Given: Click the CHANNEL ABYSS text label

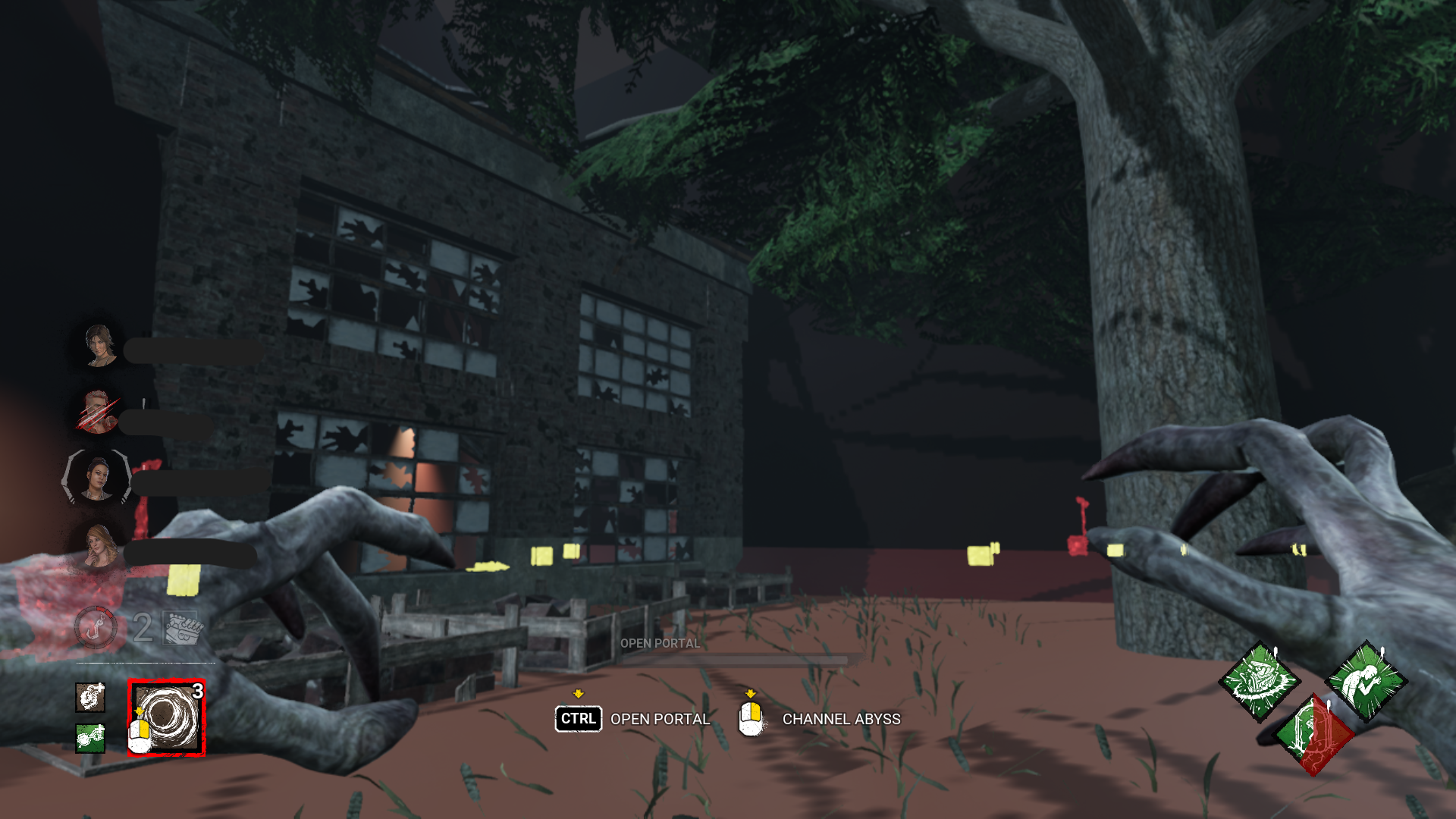Looking at the screenshot, I should pyautogui.click(x=840, y=719).
